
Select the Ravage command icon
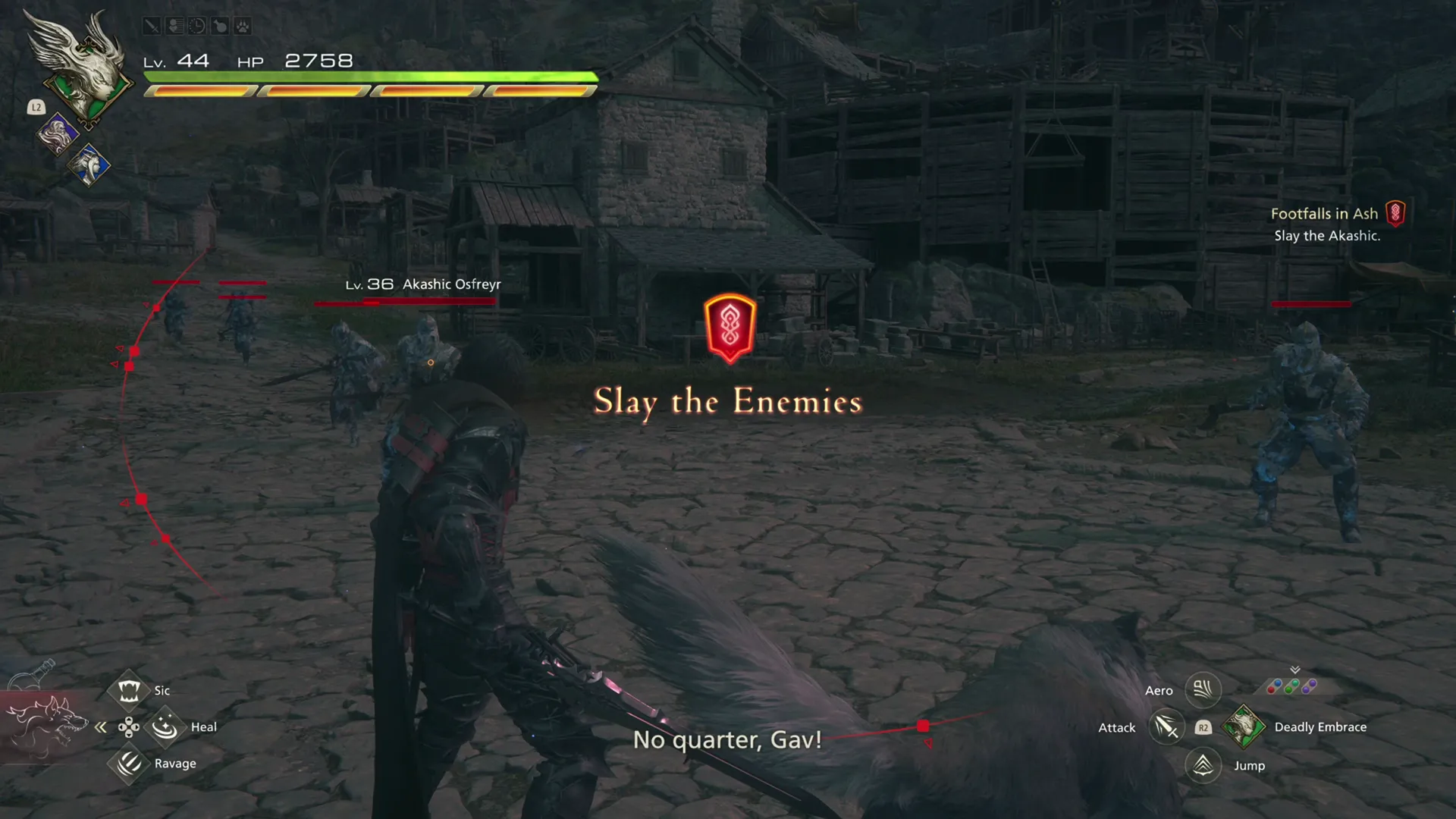tap(129, 764)
